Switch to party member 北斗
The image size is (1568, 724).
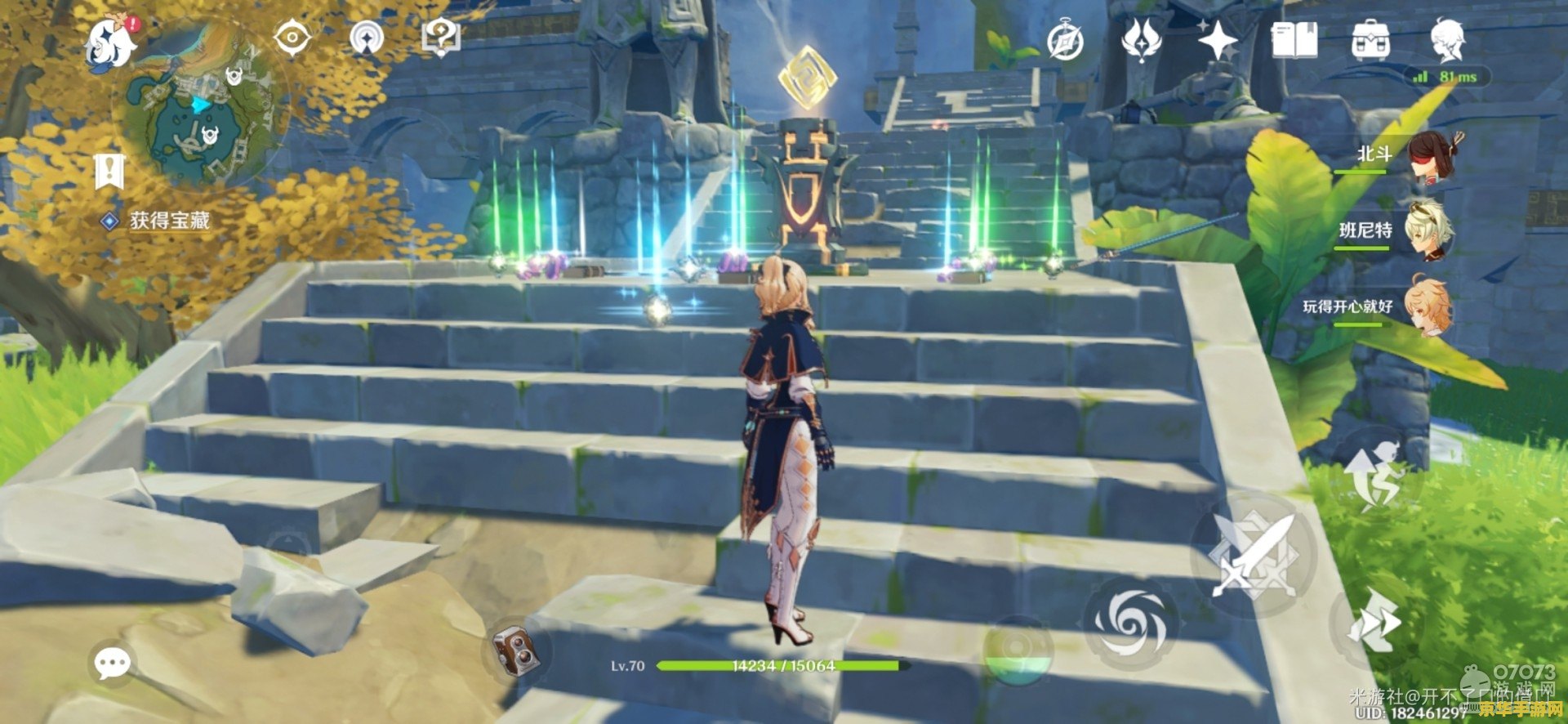pos(1436,157)
